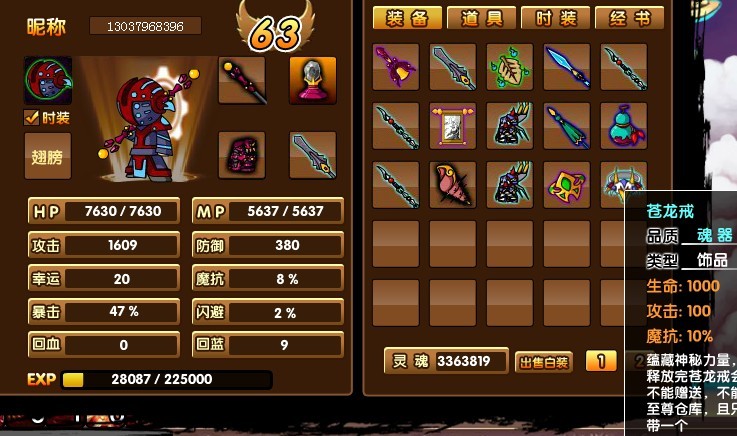
Task: Open the 翅膀 wings slot
Action: coord(48,156)
